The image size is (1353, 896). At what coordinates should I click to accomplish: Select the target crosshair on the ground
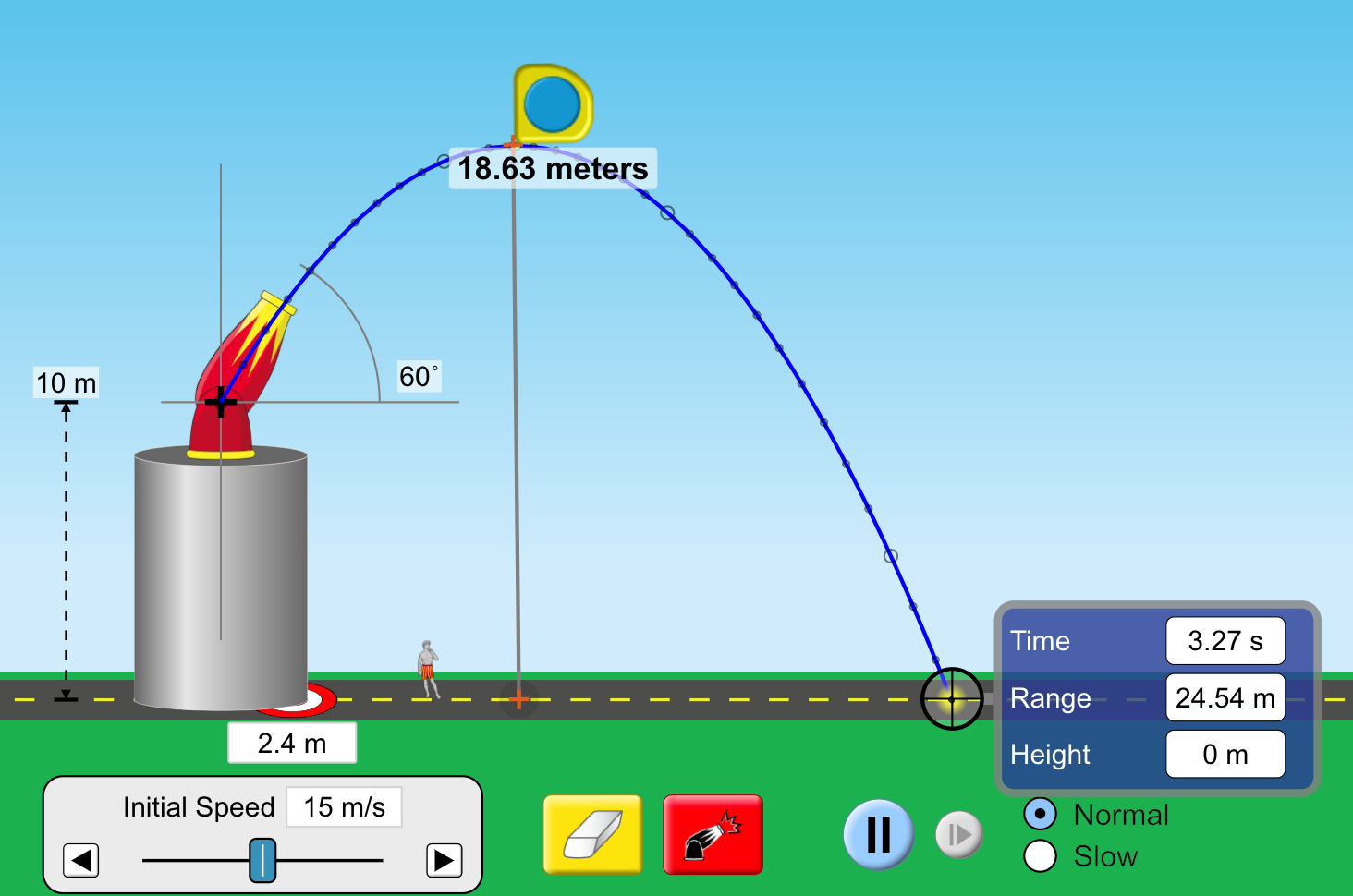click(x=954, y=699)
